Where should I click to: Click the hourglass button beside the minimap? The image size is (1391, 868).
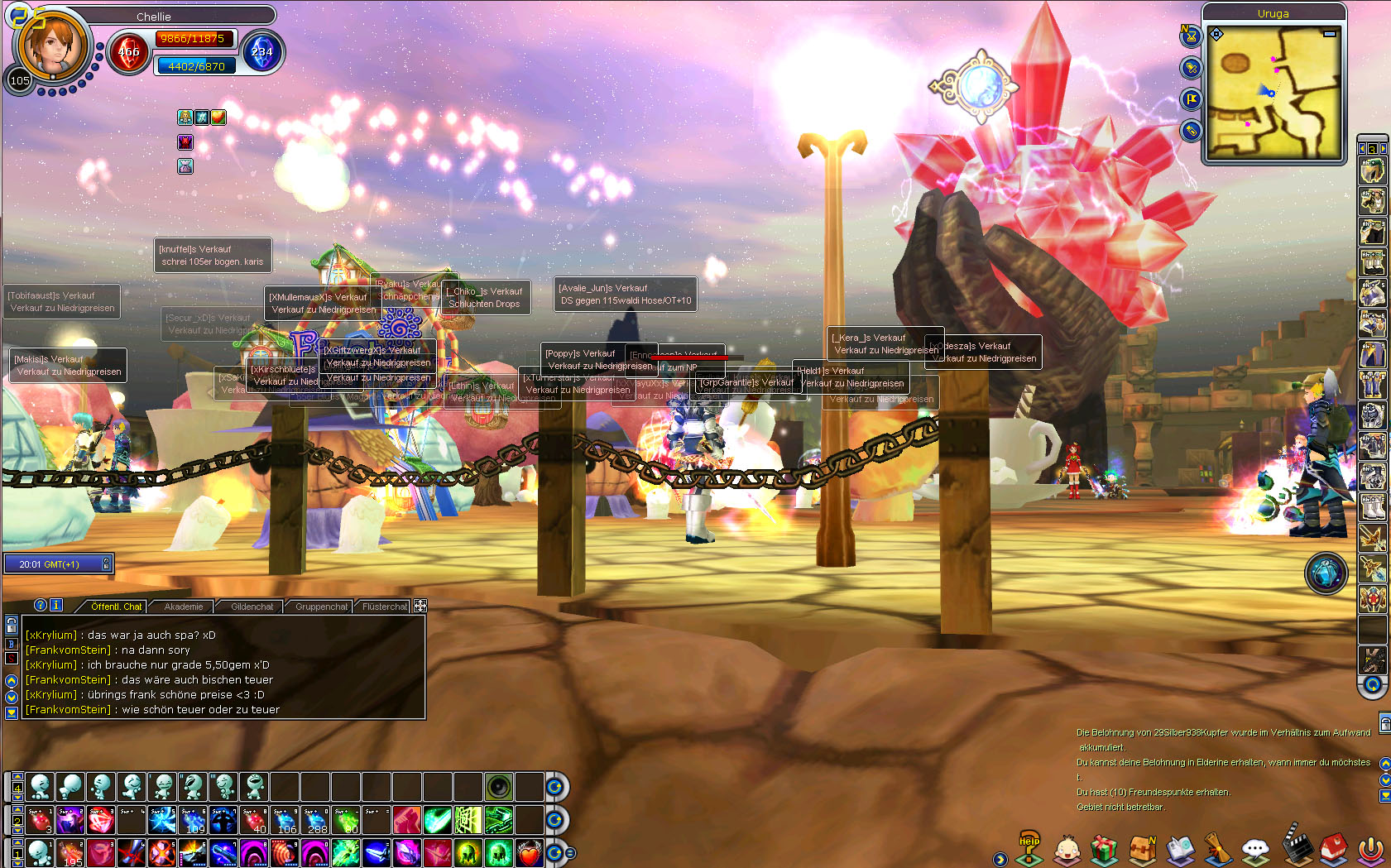(1191, 36)
